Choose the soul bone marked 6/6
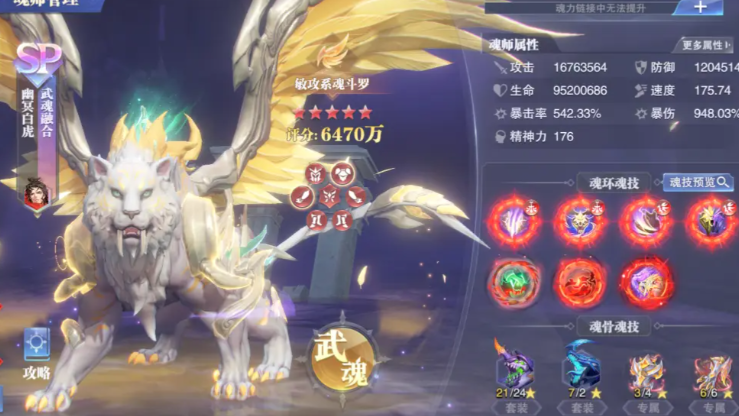This screenshot has width=739, height=416. click(713, 374)
